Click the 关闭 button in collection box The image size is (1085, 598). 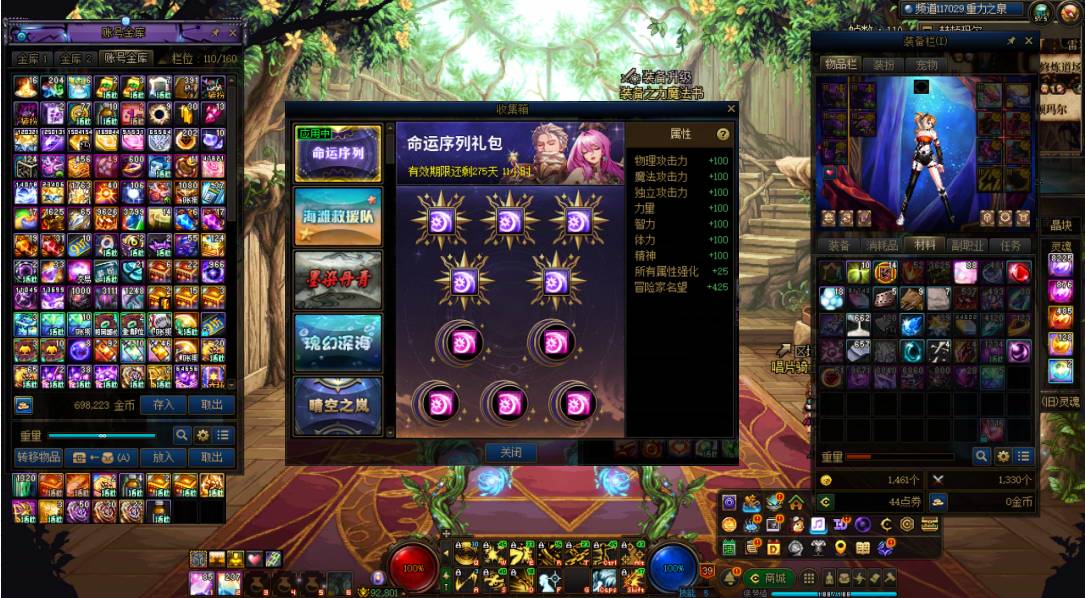[510, 452]
